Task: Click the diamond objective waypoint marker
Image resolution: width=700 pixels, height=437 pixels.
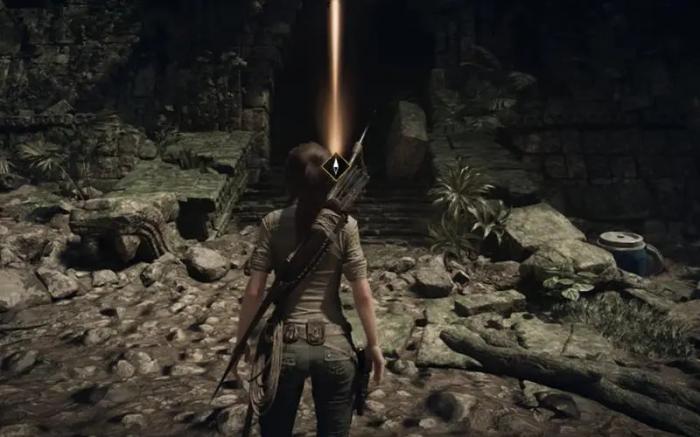Action: click(x=336, y=164)
